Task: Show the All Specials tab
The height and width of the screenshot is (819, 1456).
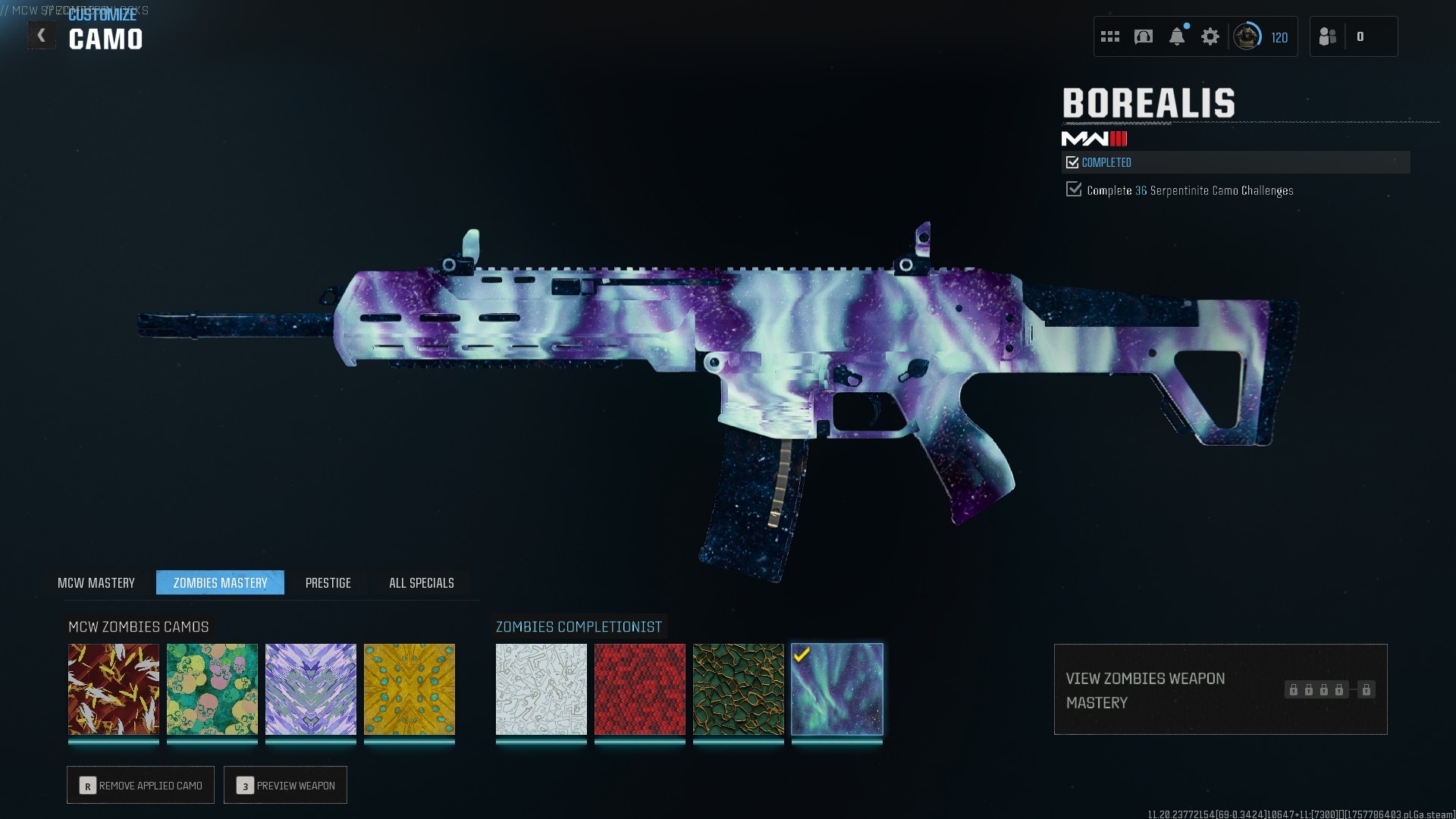Action: point(421,582)
